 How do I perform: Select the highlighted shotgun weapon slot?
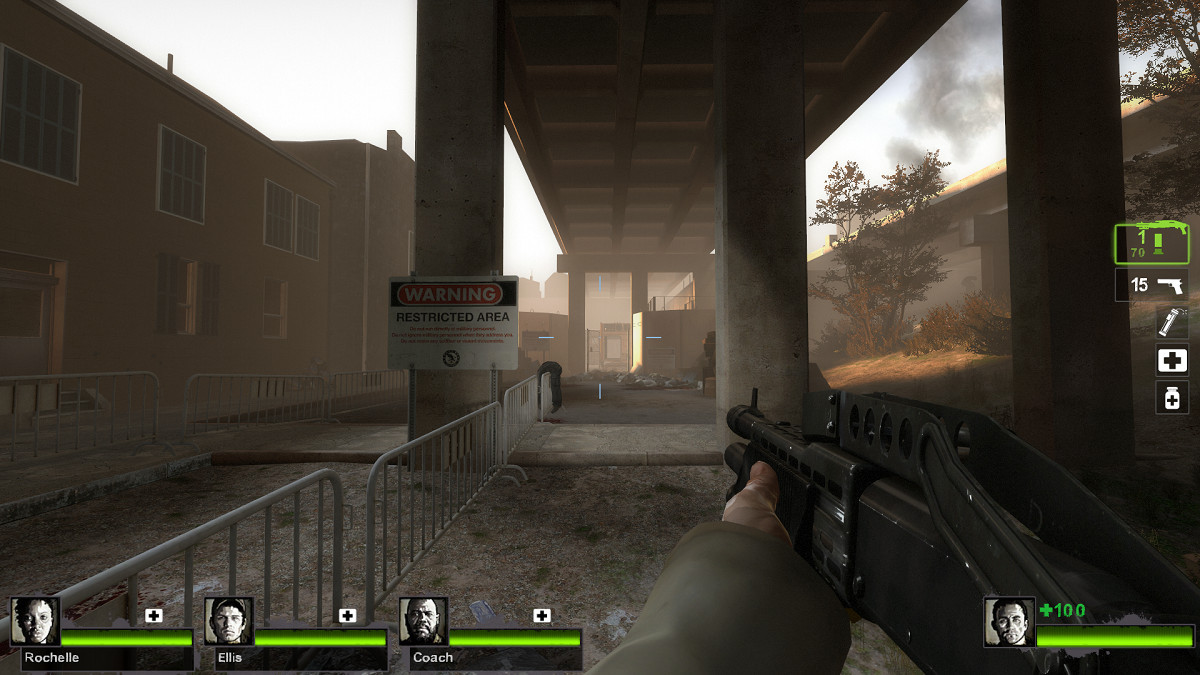click(x=1151, y=244)
